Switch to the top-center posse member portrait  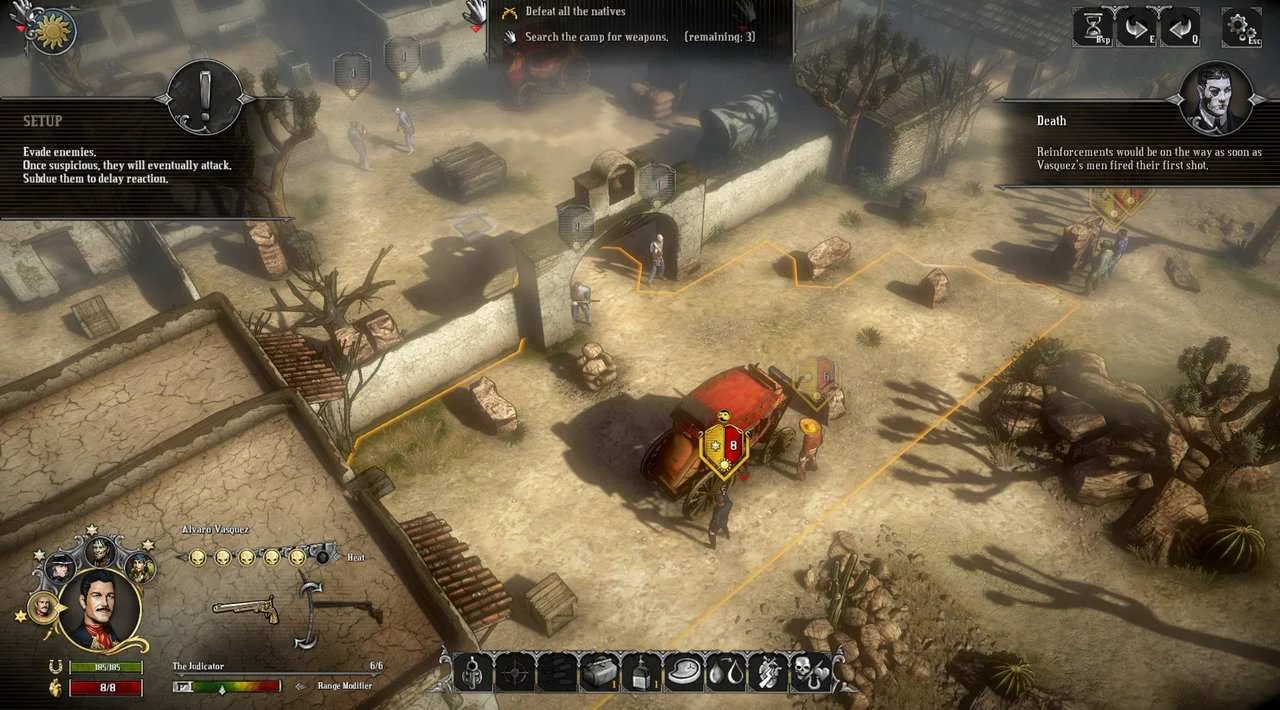(100, 551)
